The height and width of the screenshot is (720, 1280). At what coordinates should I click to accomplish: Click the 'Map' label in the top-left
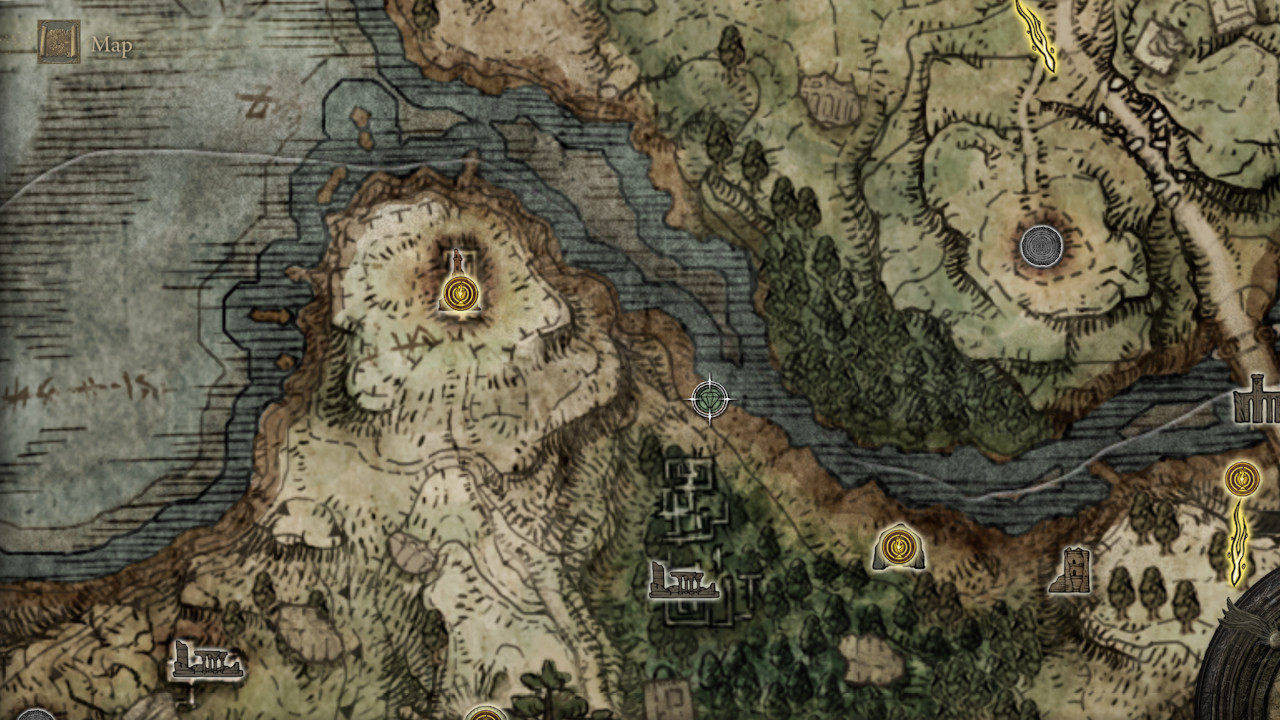pos(111,44)
